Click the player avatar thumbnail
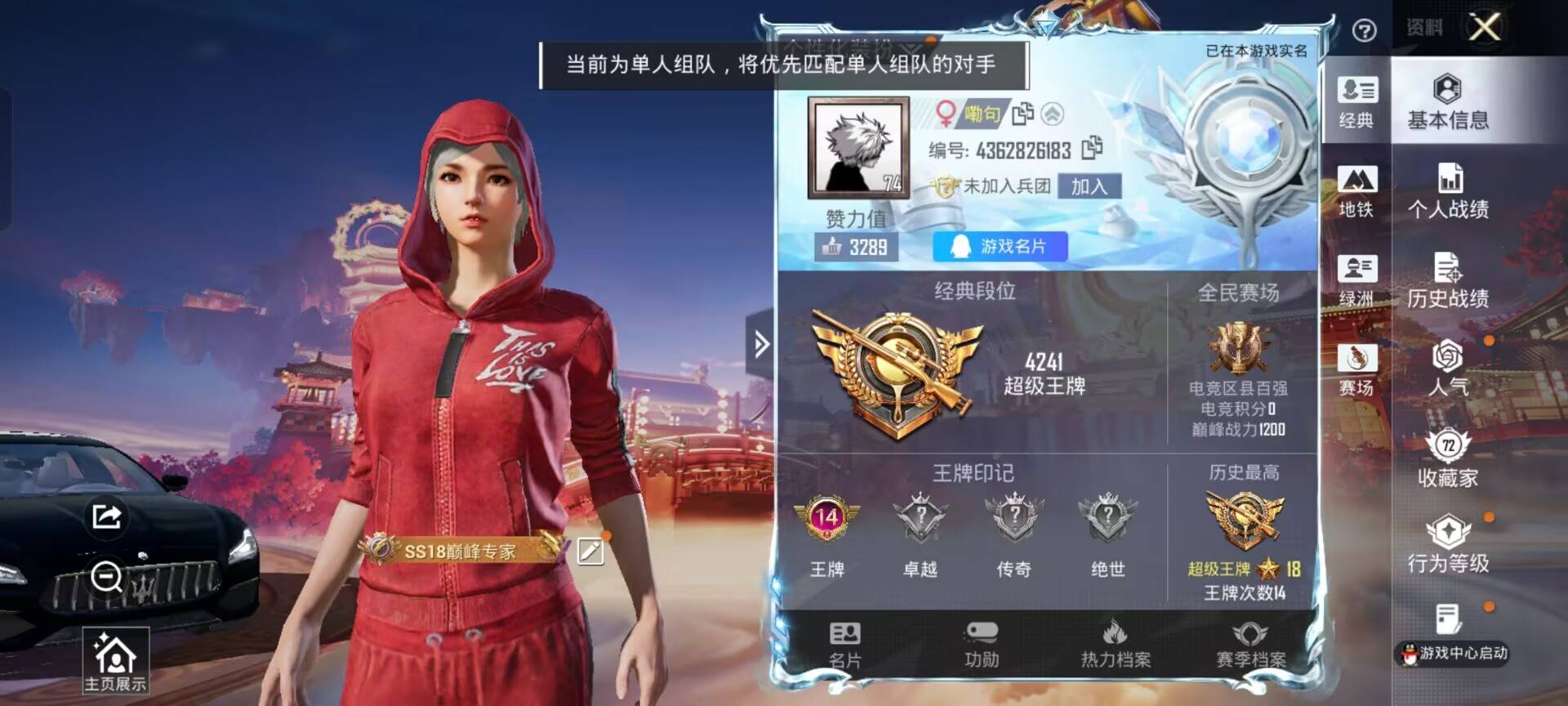 coord(857,147)
